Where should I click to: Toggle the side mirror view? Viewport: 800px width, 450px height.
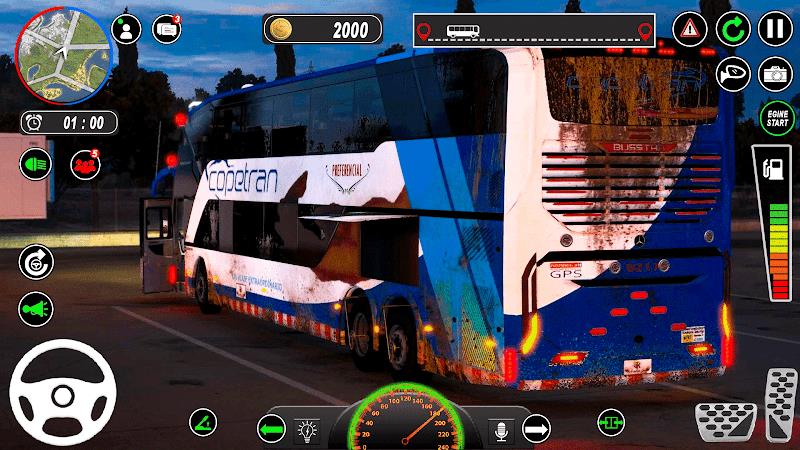tap(734, 73)
